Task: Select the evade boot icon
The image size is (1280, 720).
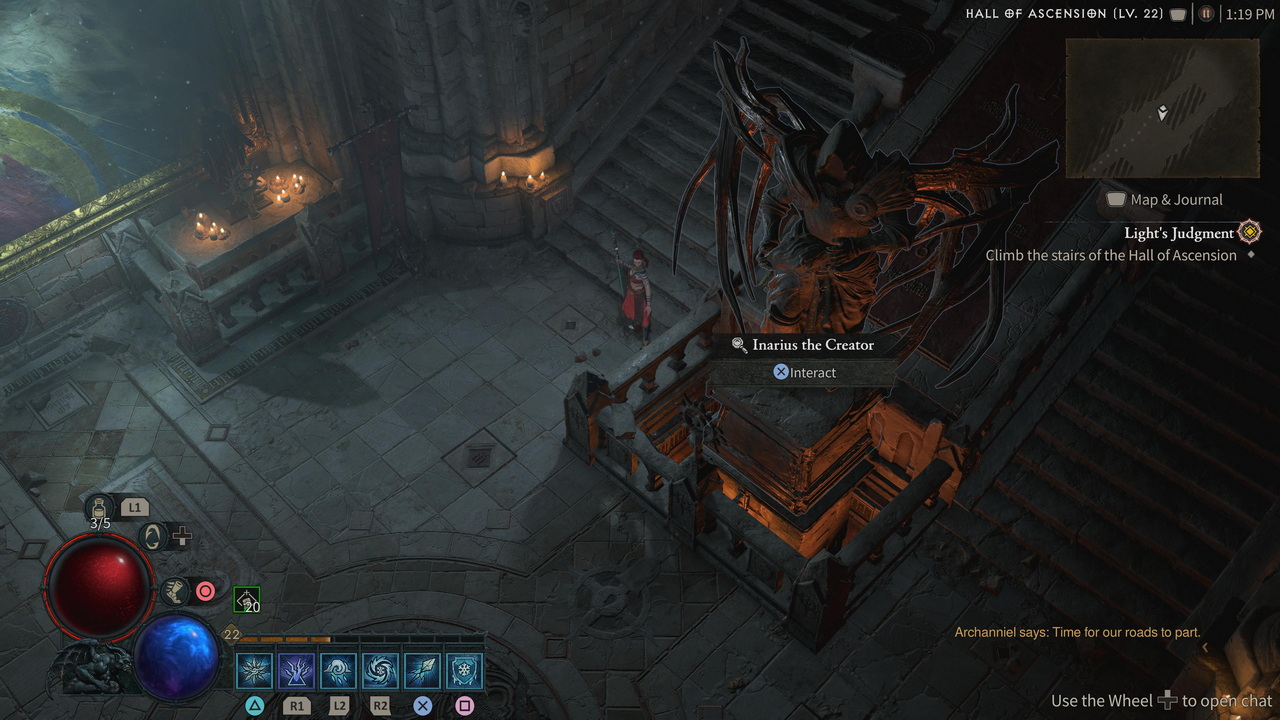Action: [x=174, y=591]
